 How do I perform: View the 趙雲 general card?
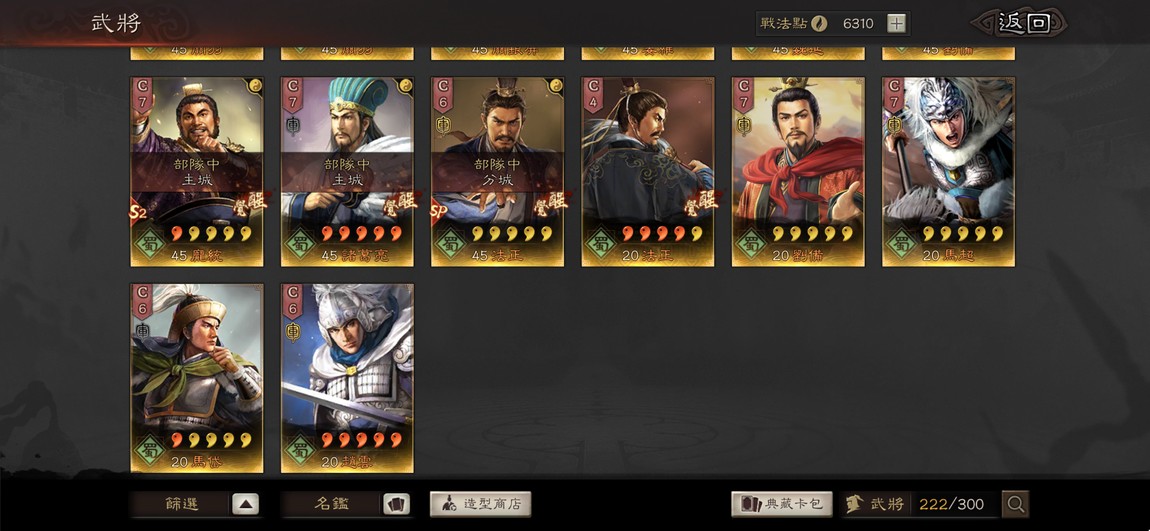pyautogui.click(x=347, y=377)
